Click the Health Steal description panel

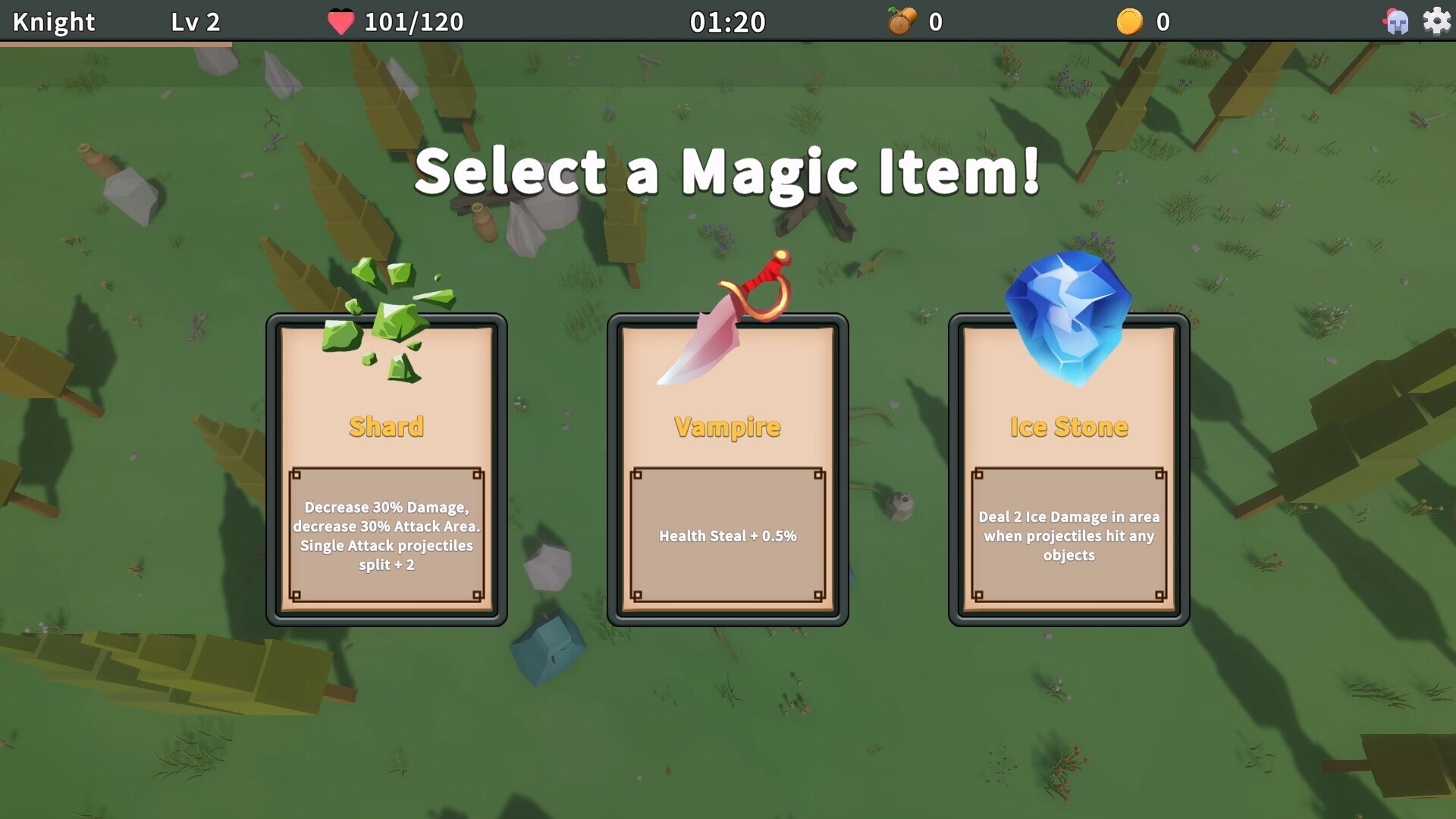(726, 535)
